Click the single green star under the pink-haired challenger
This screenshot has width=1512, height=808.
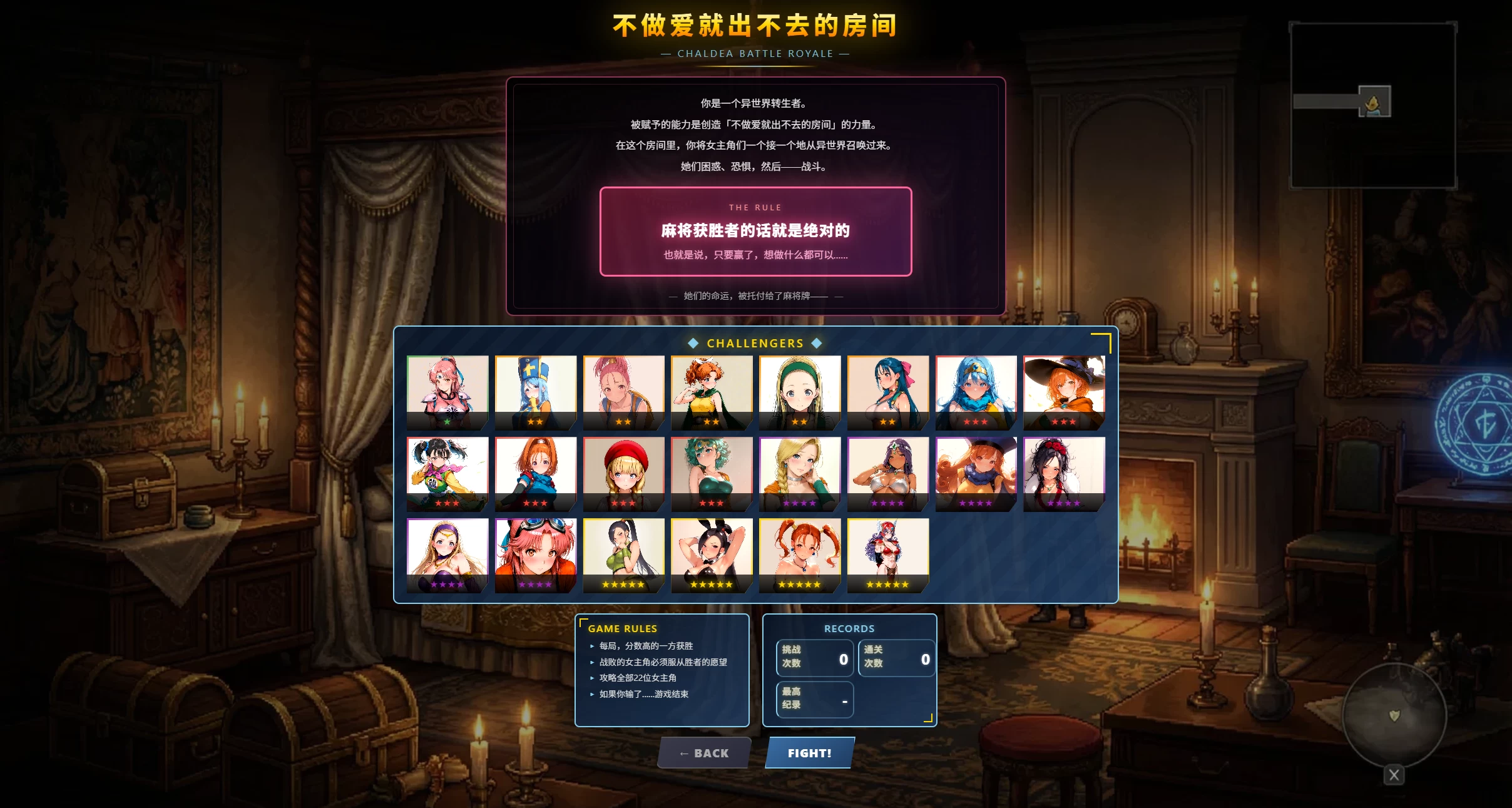coord(448,422)
